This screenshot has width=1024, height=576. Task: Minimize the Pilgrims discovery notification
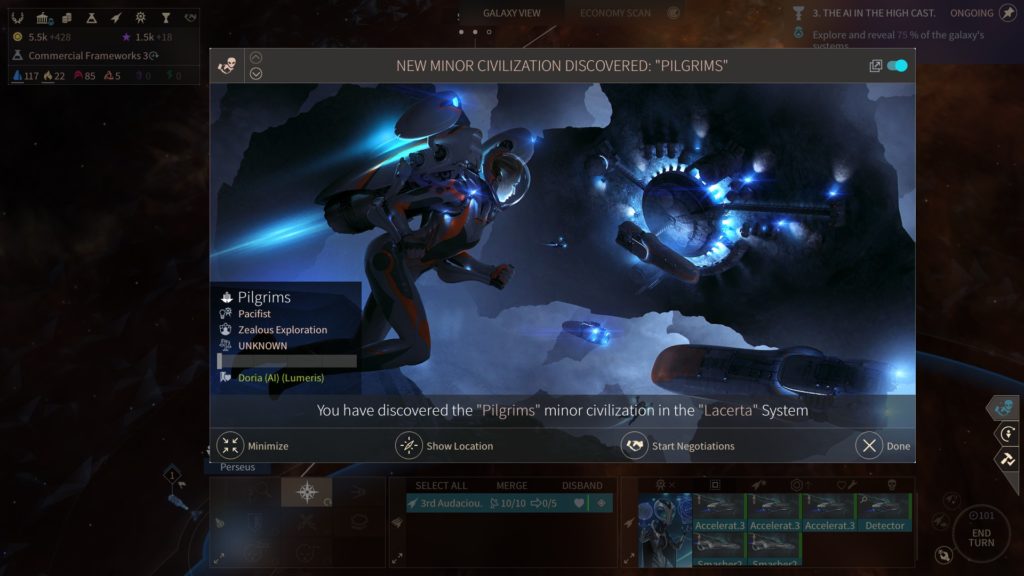(231, 446)
